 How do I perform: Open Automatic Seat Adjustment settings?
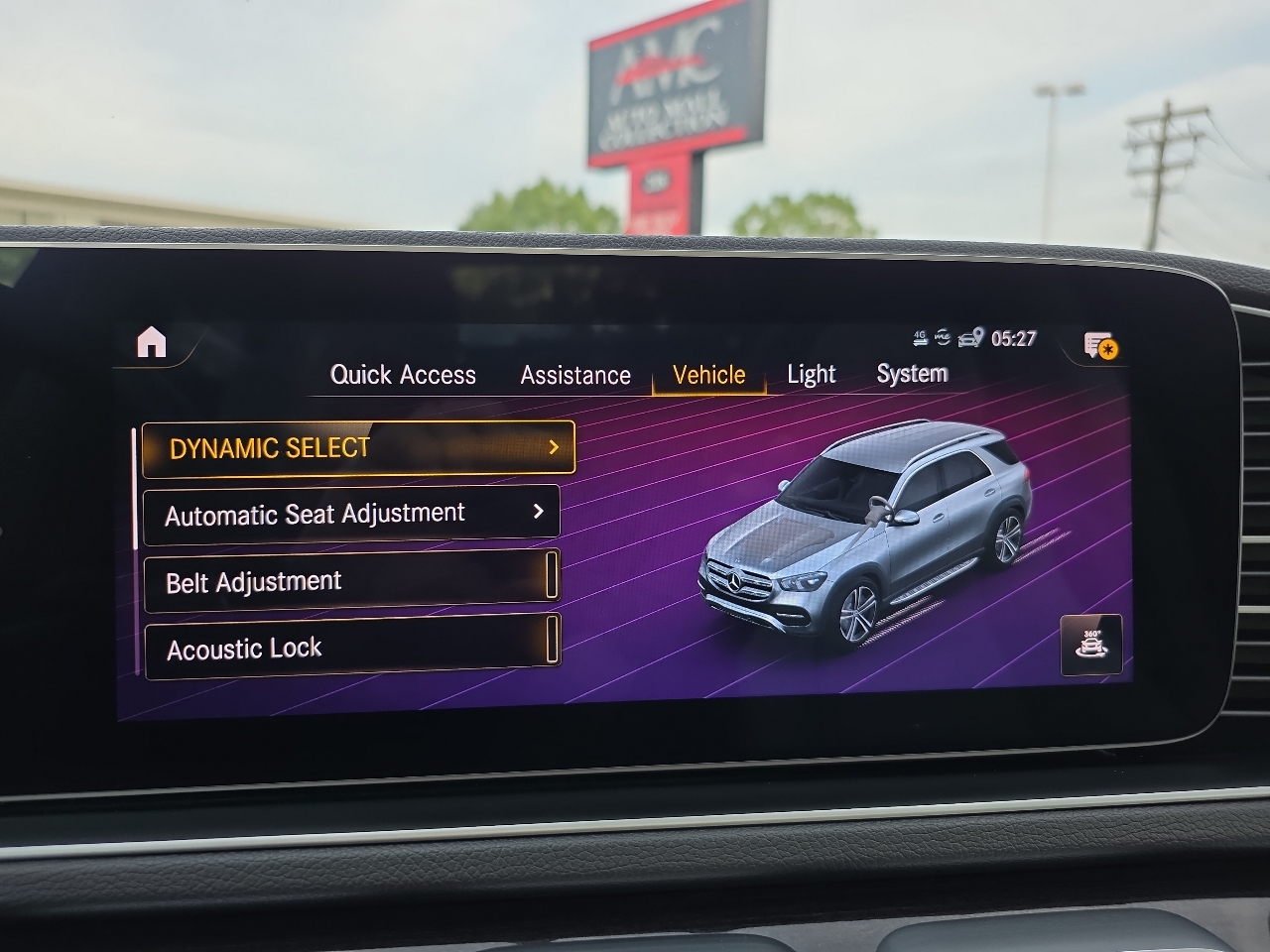[x=351, y=514]
